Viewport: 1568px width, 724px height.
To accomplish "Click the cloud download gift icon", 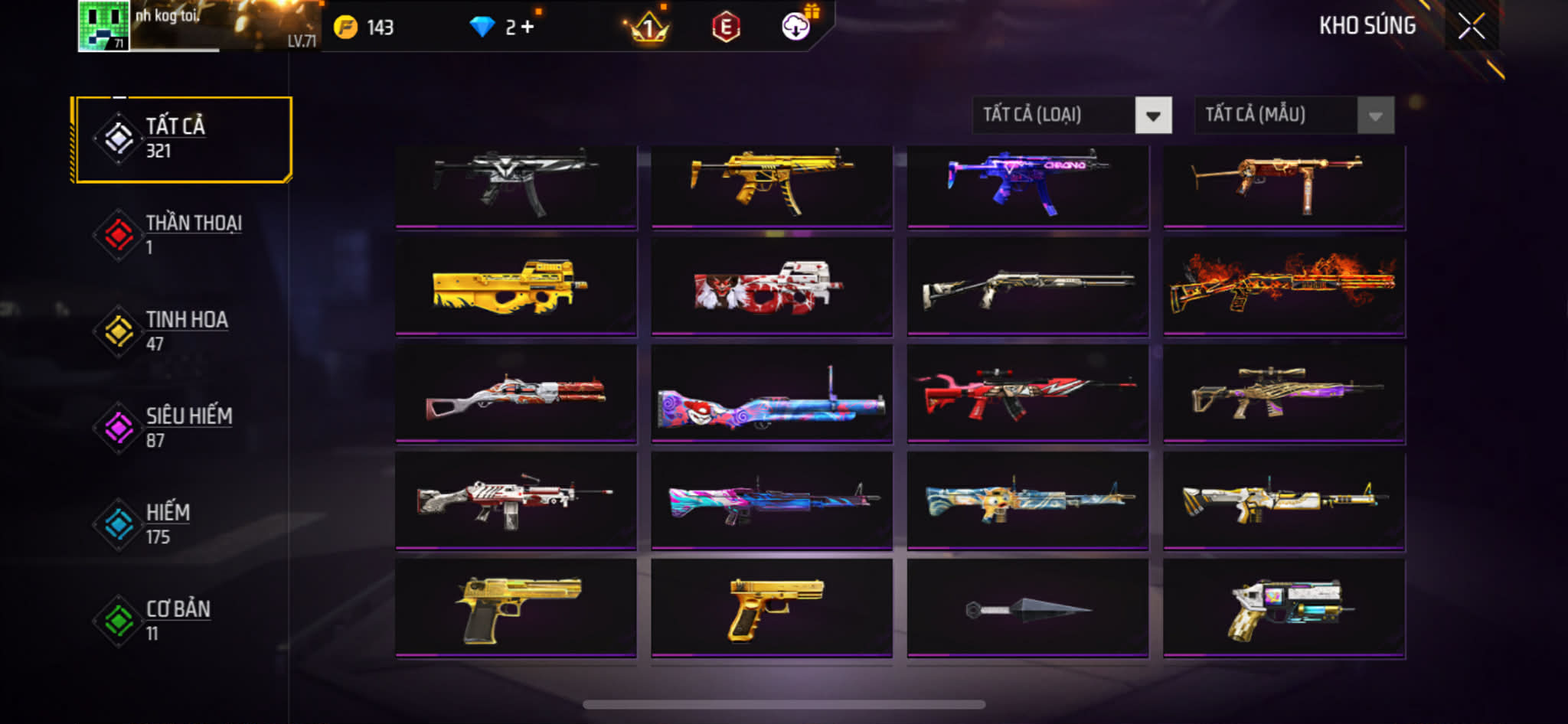I will point(796,27).
